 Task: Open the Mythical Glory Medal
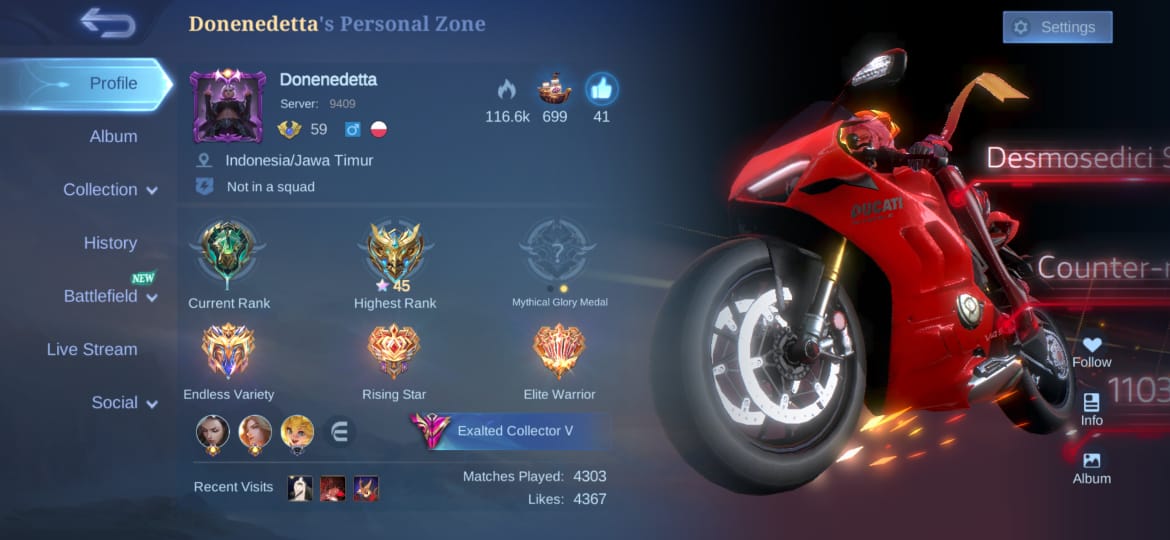click(x=558, y=252)
